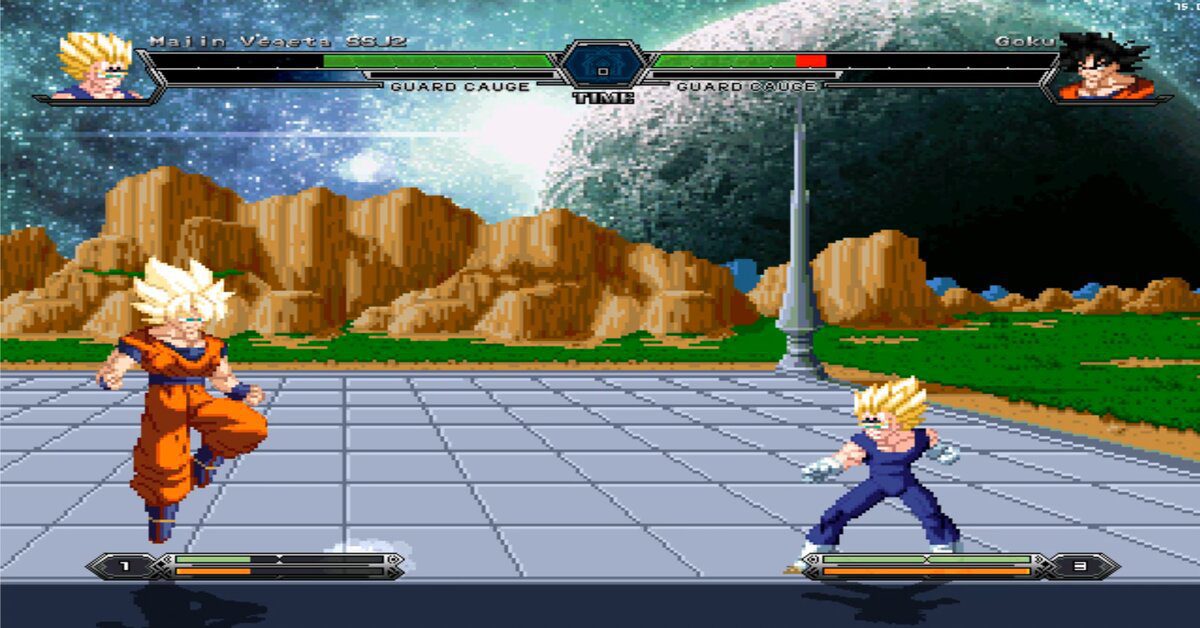
Task: Select the black-haired Goku portrait
Action: tap(1103, 67)
